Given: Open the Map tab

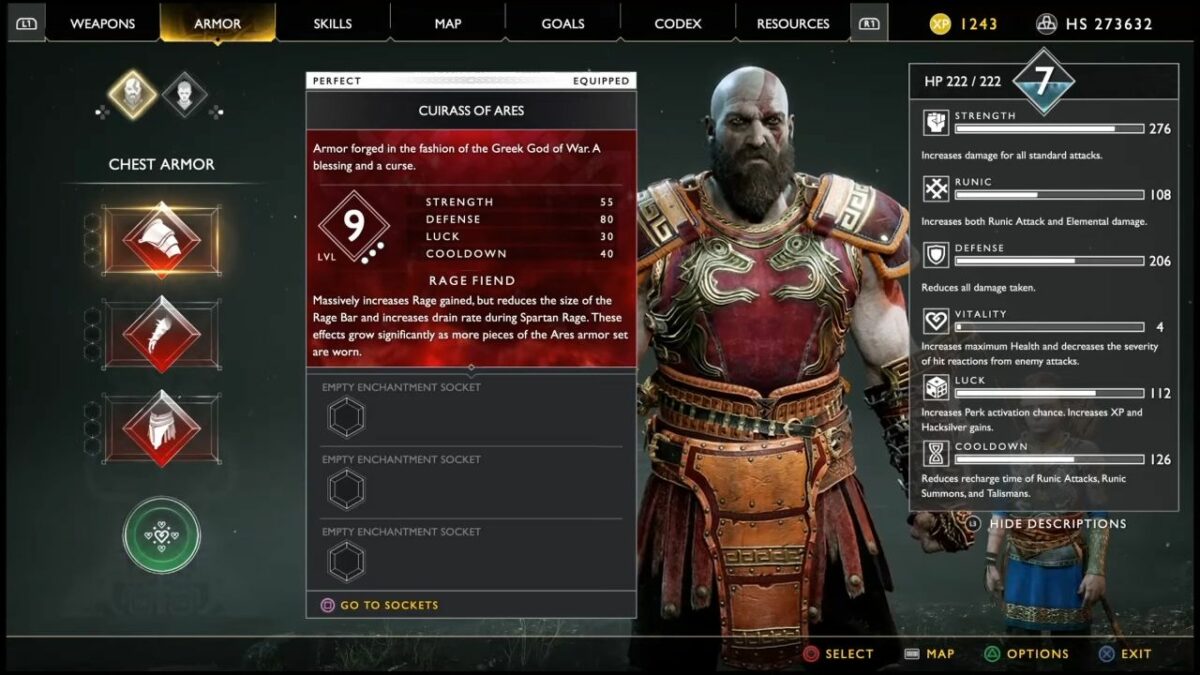Looking at the screenshot, I should pos(447,23).
